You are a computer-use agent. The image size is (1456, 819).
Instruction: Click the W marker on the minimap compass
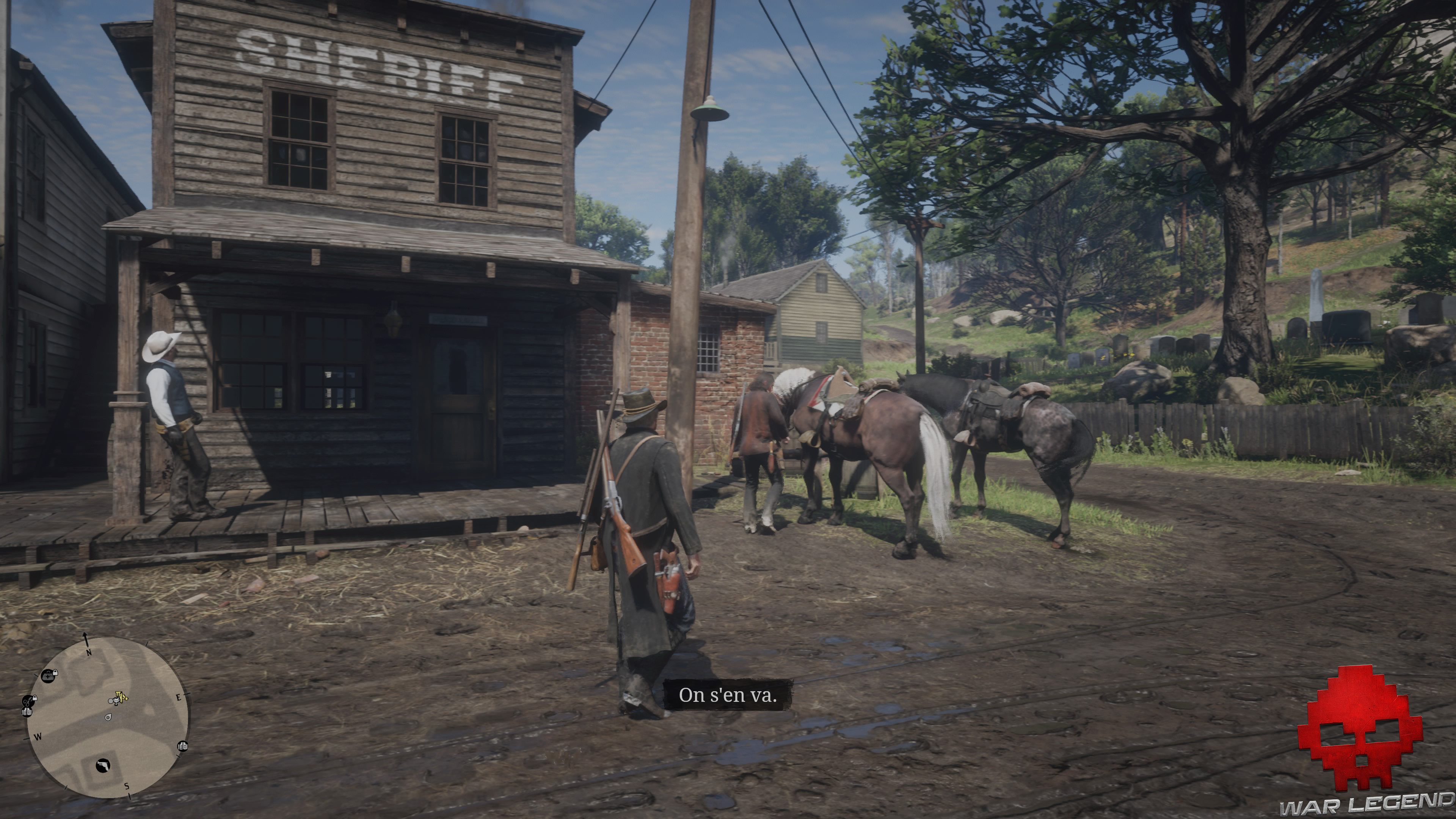pyautogui.click(x=38, y=736)
